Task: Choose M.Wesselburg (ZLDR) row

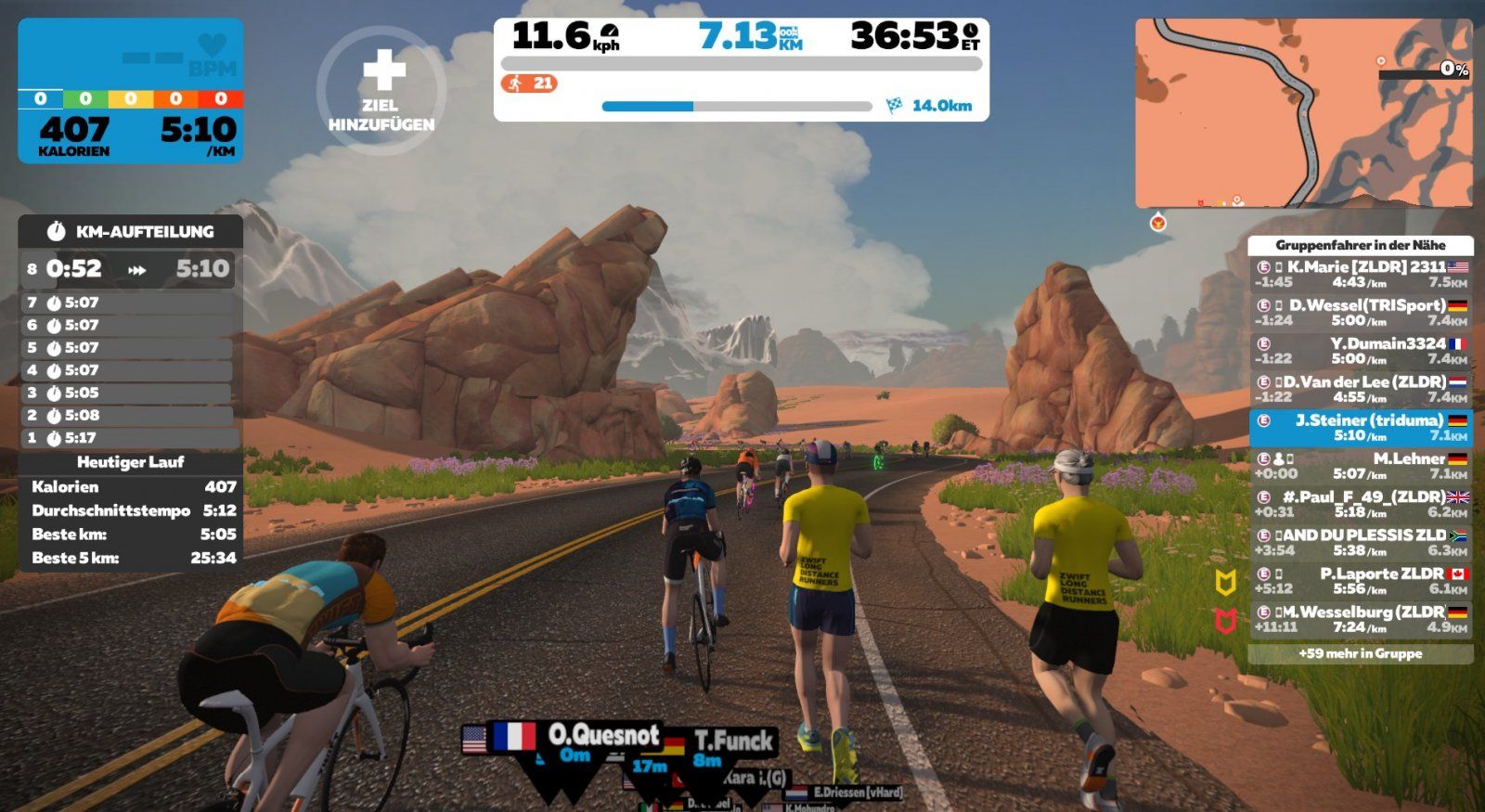Action: pyautogui.click(x=1360, y=619)
